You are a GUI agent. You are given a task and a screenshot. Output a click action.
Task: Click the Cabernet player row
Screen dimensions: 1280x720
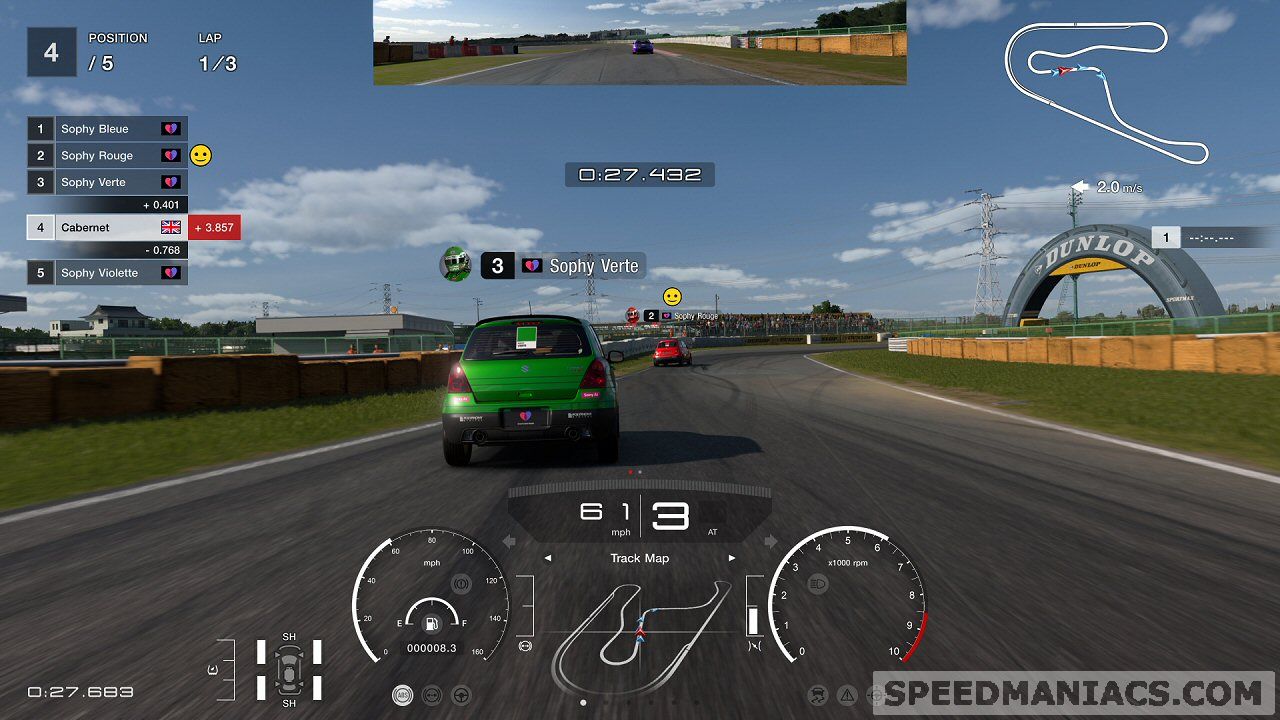pyautogui.click(x=107, y=228)
